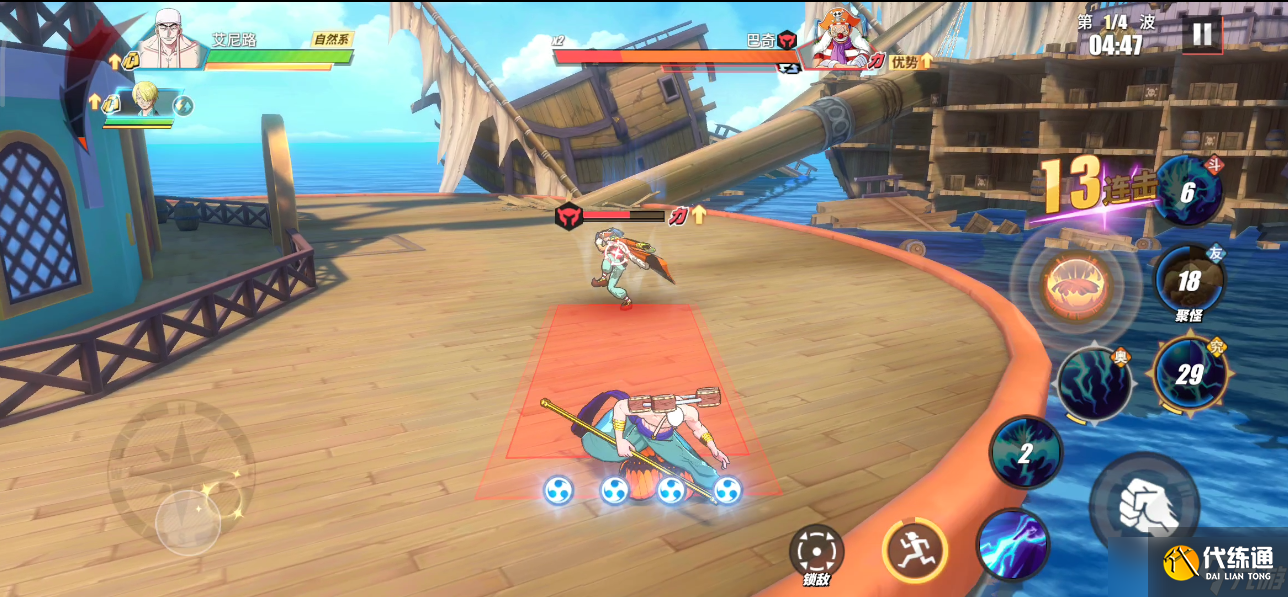Activate the running-man dash button
Screen dimensions: 1288x597
pyautogui.click(x=914, y=551)
